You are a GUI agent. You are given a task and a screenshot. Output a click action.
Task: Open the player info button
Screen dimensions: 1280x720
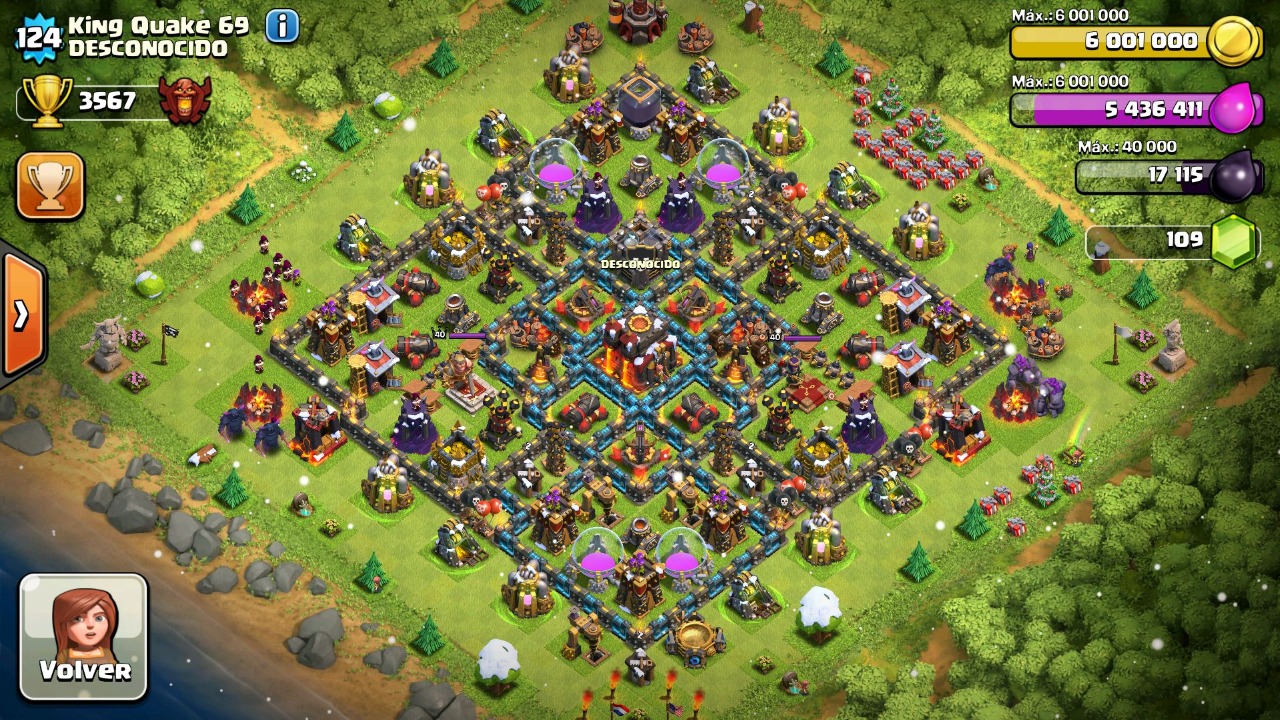click(x=282, y=26)
